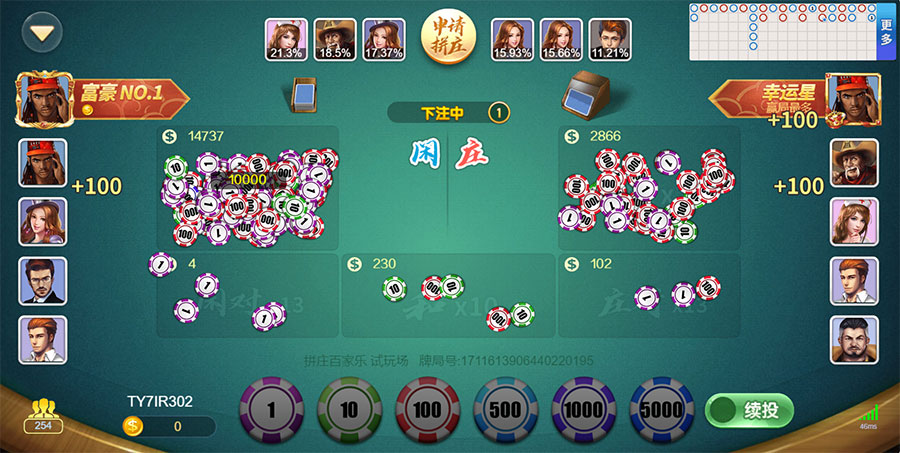Pick the blue 500 chip
Viewport: 900px width, 453px height.
(506, 410)
